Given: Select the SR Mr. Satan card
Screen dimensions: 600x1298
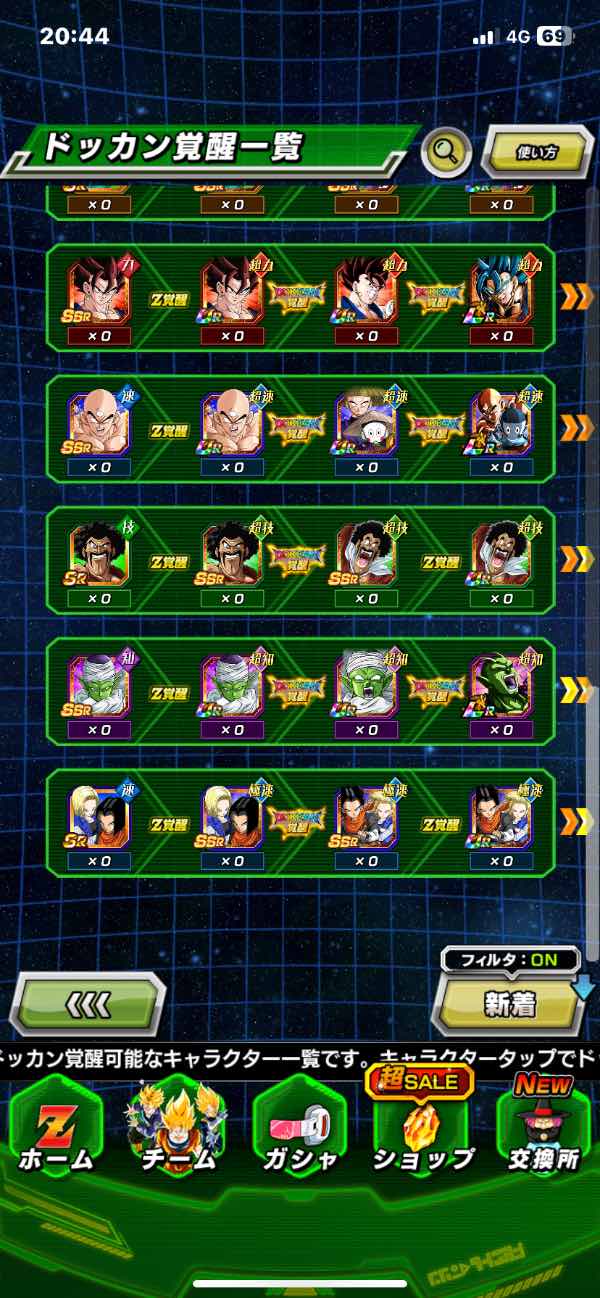Looking at the screenshot, I should coord(98,552).
